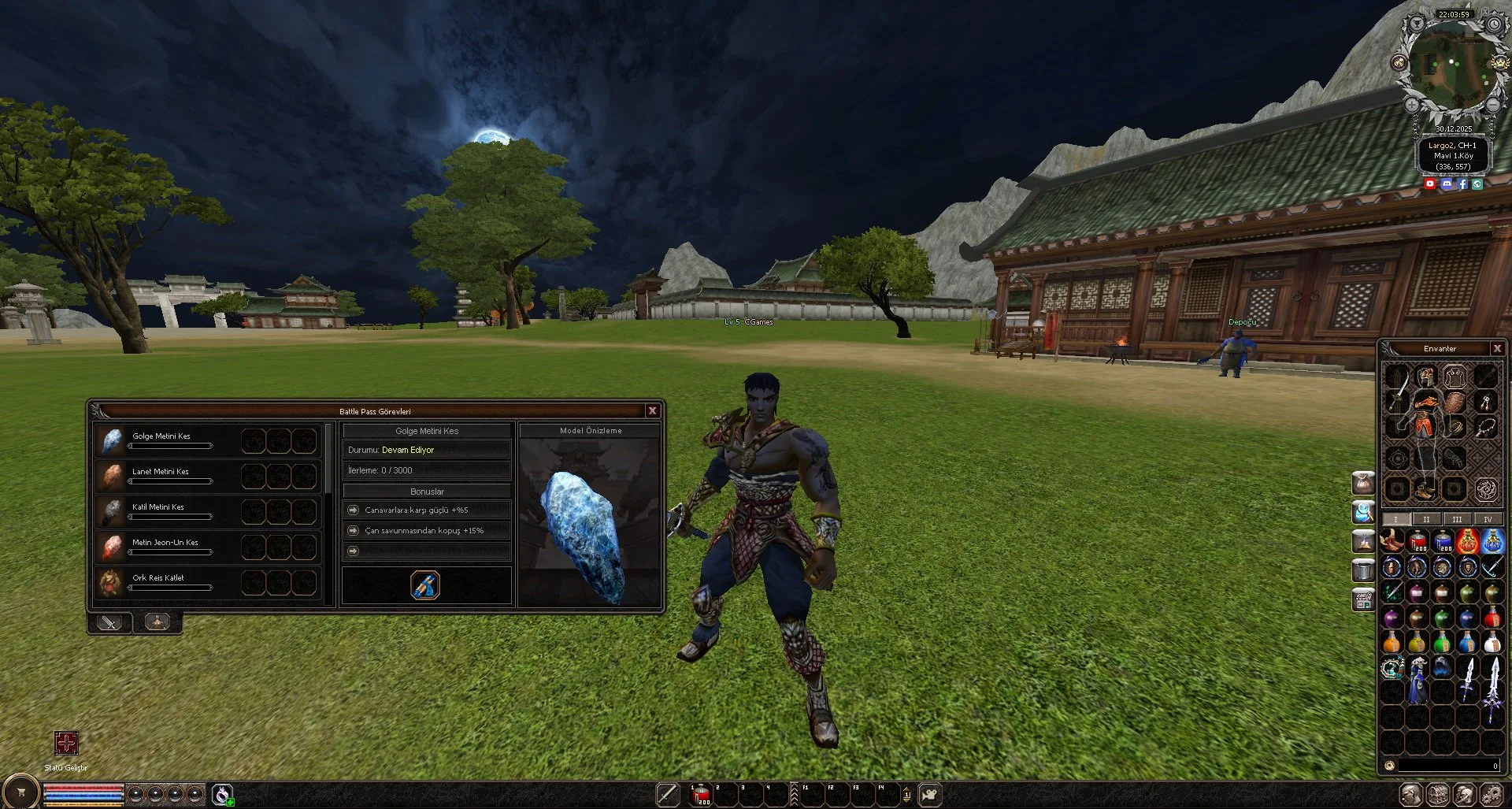Open the magnifier search side button
The image size is (1512, 809).
(1363, 512)
